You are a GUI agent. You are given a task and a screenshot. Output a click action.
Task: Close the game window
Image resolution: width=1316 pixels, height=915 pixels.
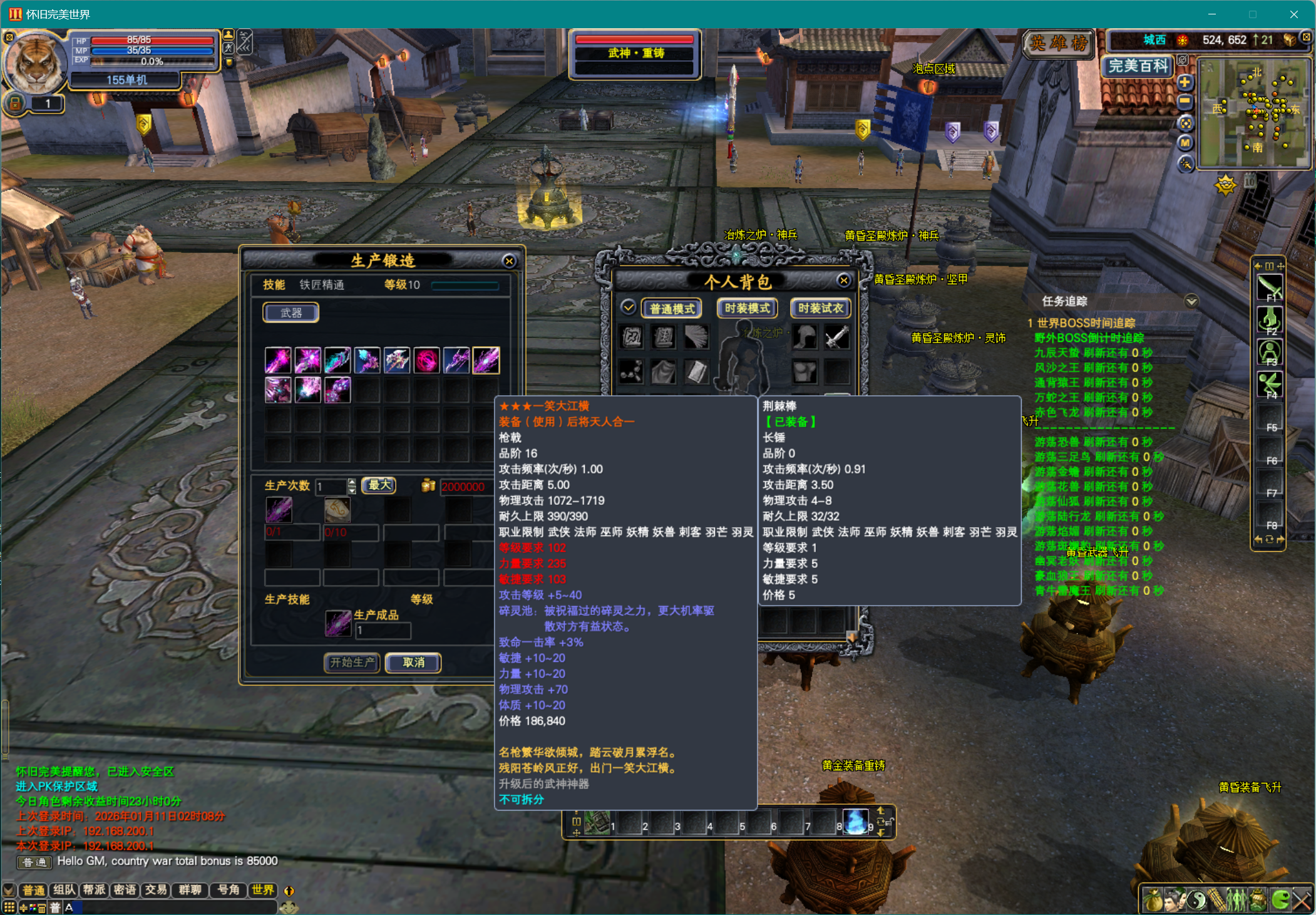(1293, 14)
